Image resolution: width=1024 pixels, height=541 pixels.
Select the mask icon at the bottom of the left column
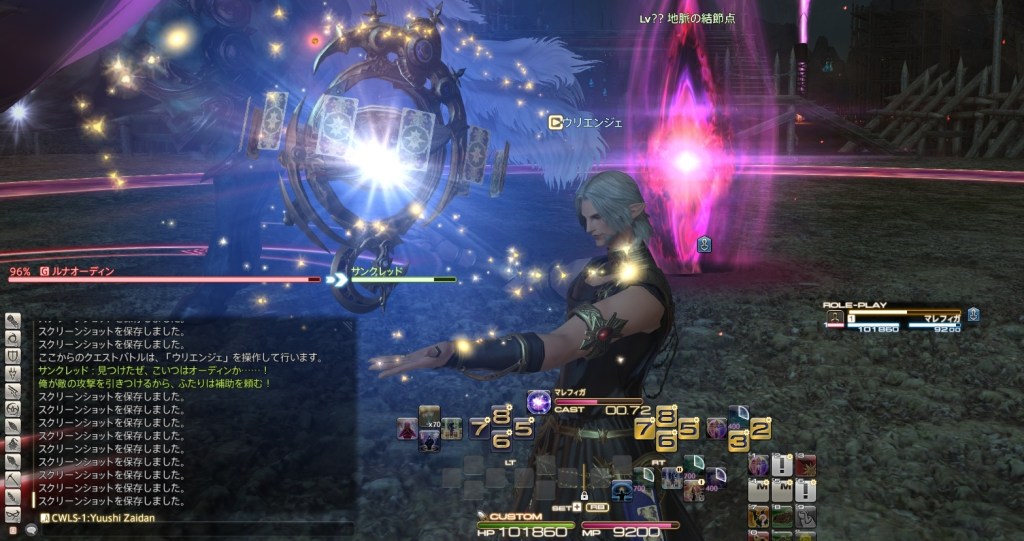pos(13,515)
